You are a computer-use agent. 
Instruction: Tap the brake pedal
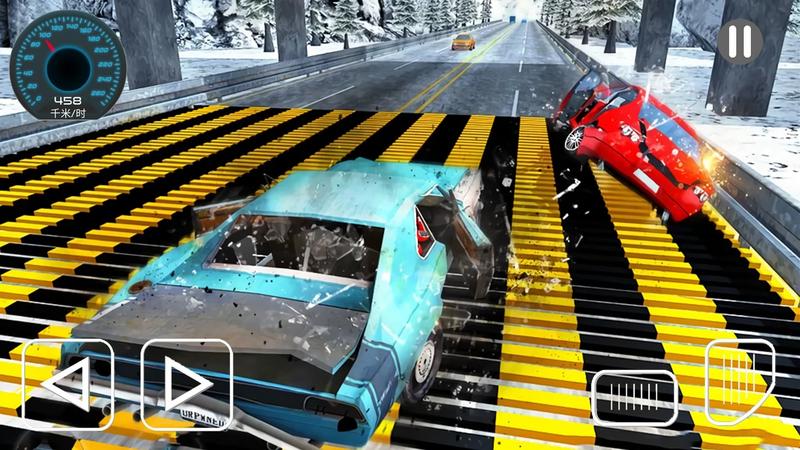pos(634,398)
